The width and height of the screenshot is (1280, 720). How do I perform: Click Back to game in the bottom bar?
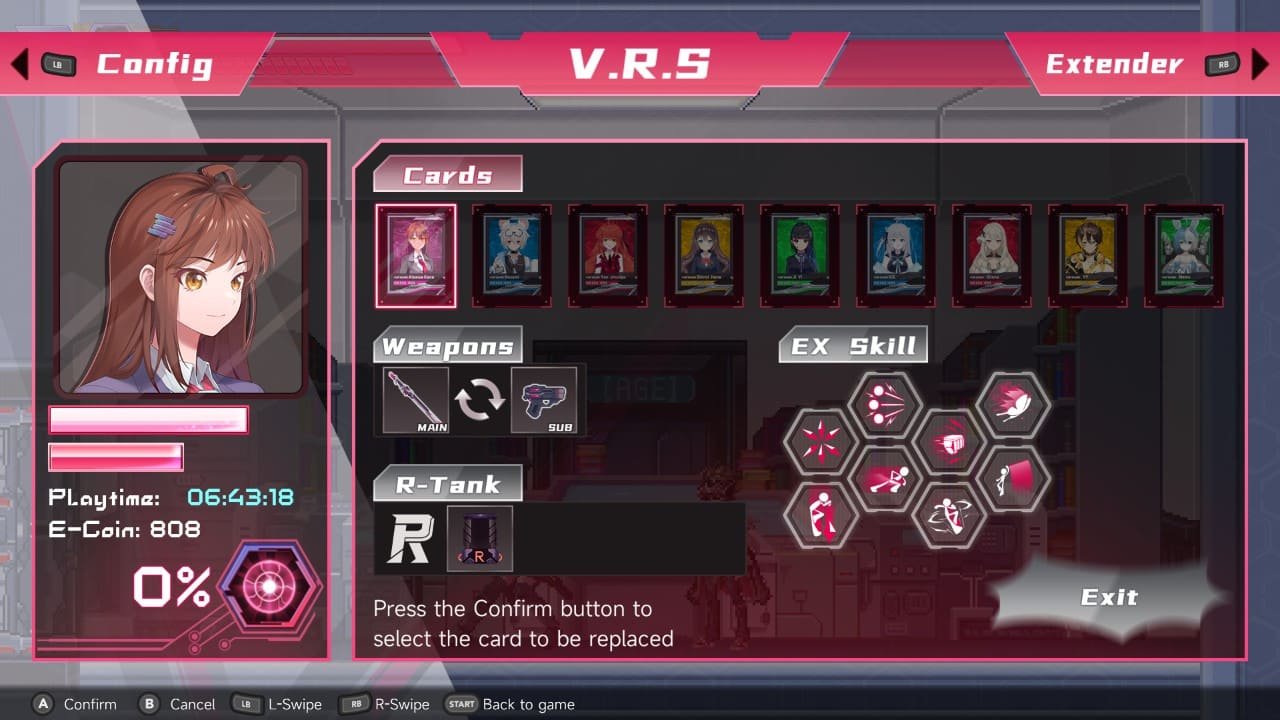click(511, 704)
